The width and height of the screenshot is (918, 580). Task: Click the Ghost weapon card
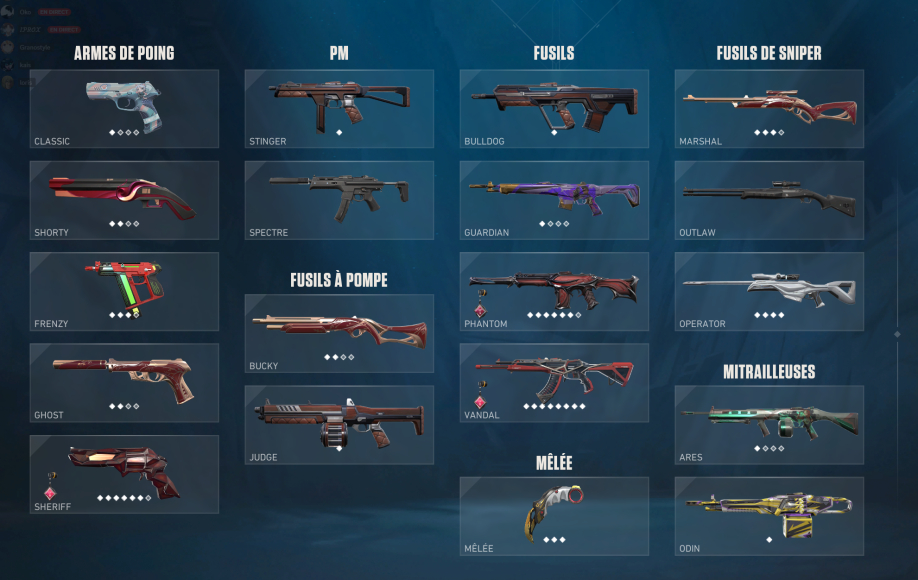[x=124, y=382]
